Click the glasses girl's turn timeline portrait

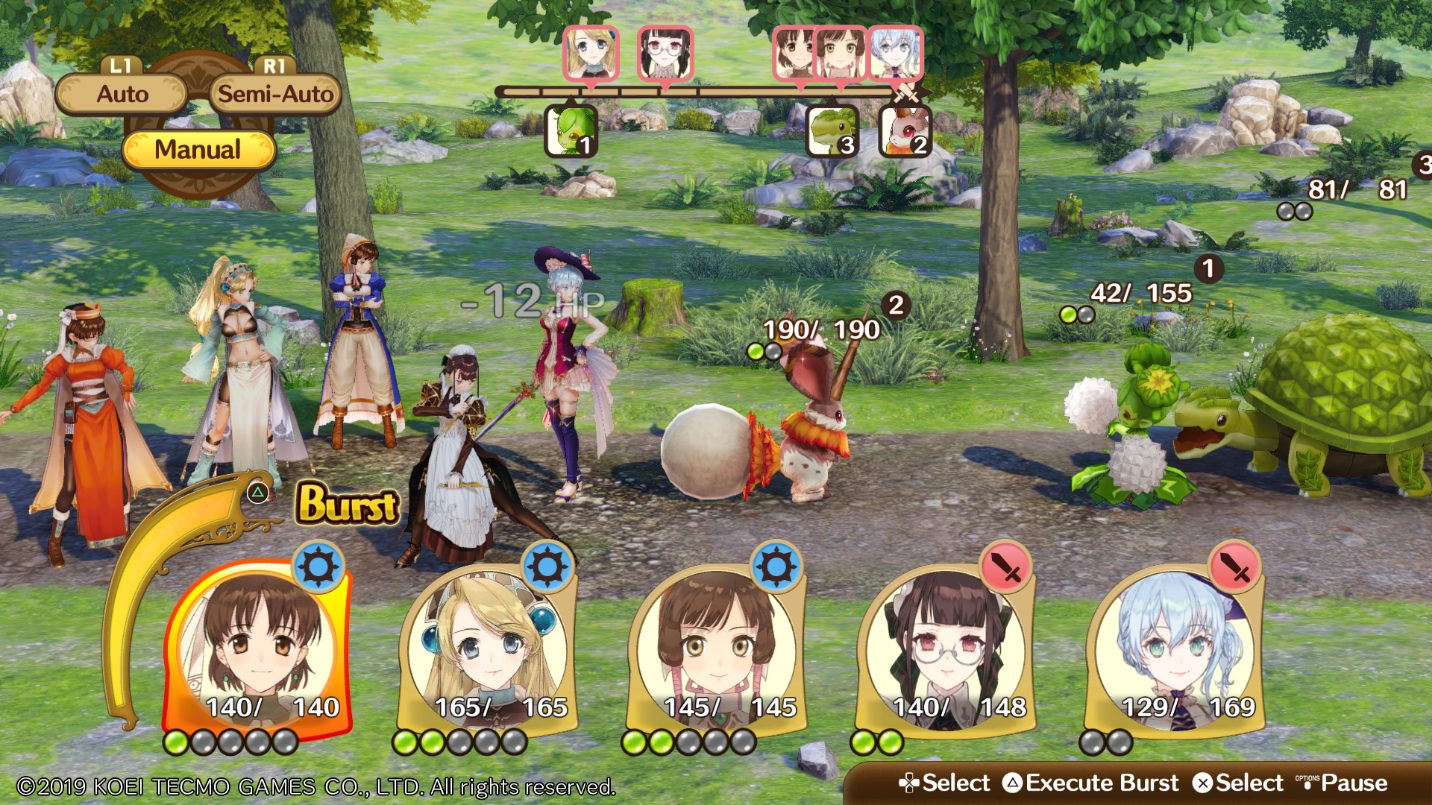(665, 53)
